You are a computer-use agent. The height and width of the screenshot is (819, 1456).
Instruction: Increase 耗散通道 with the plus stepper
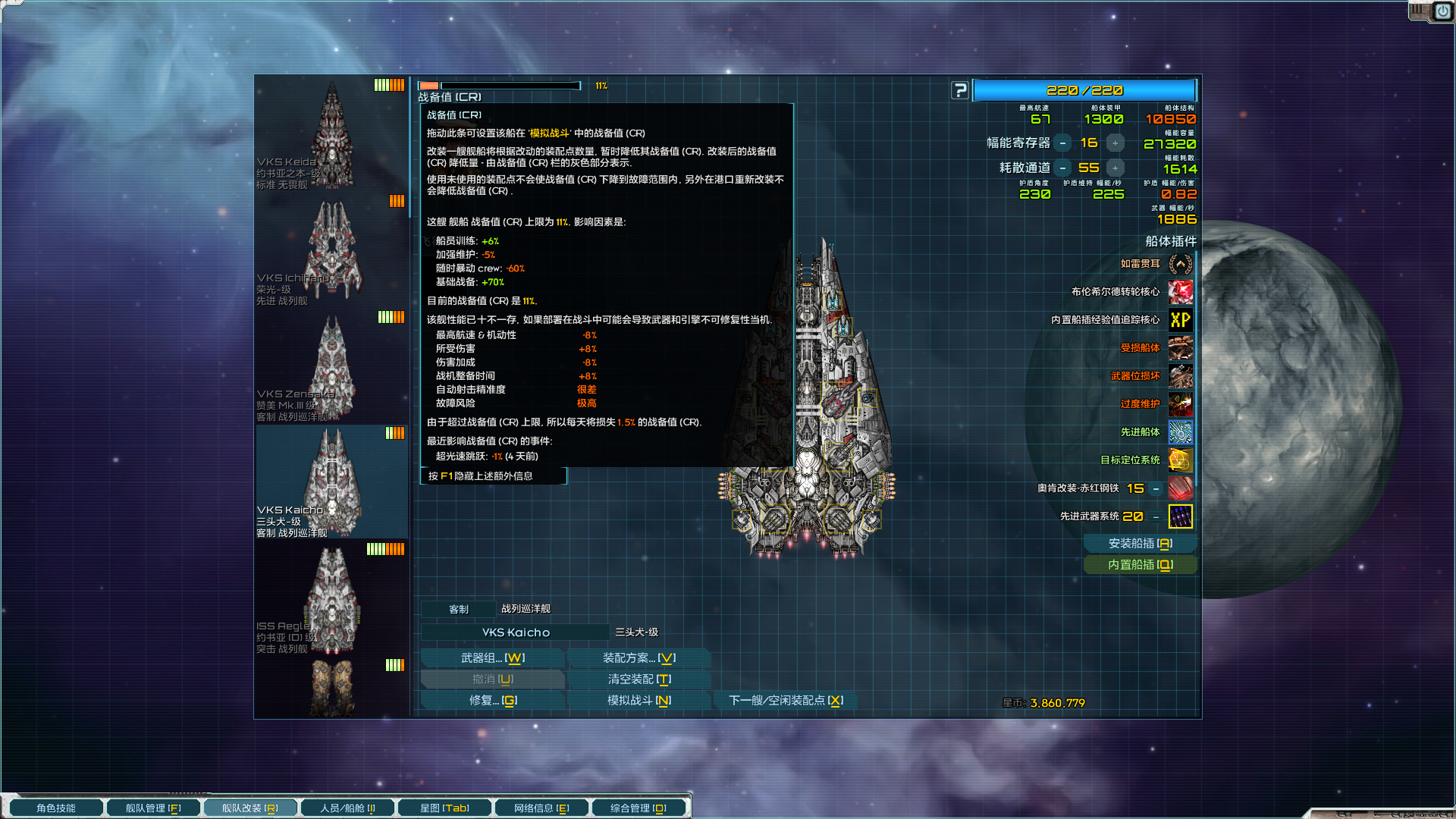(1115, 168)
